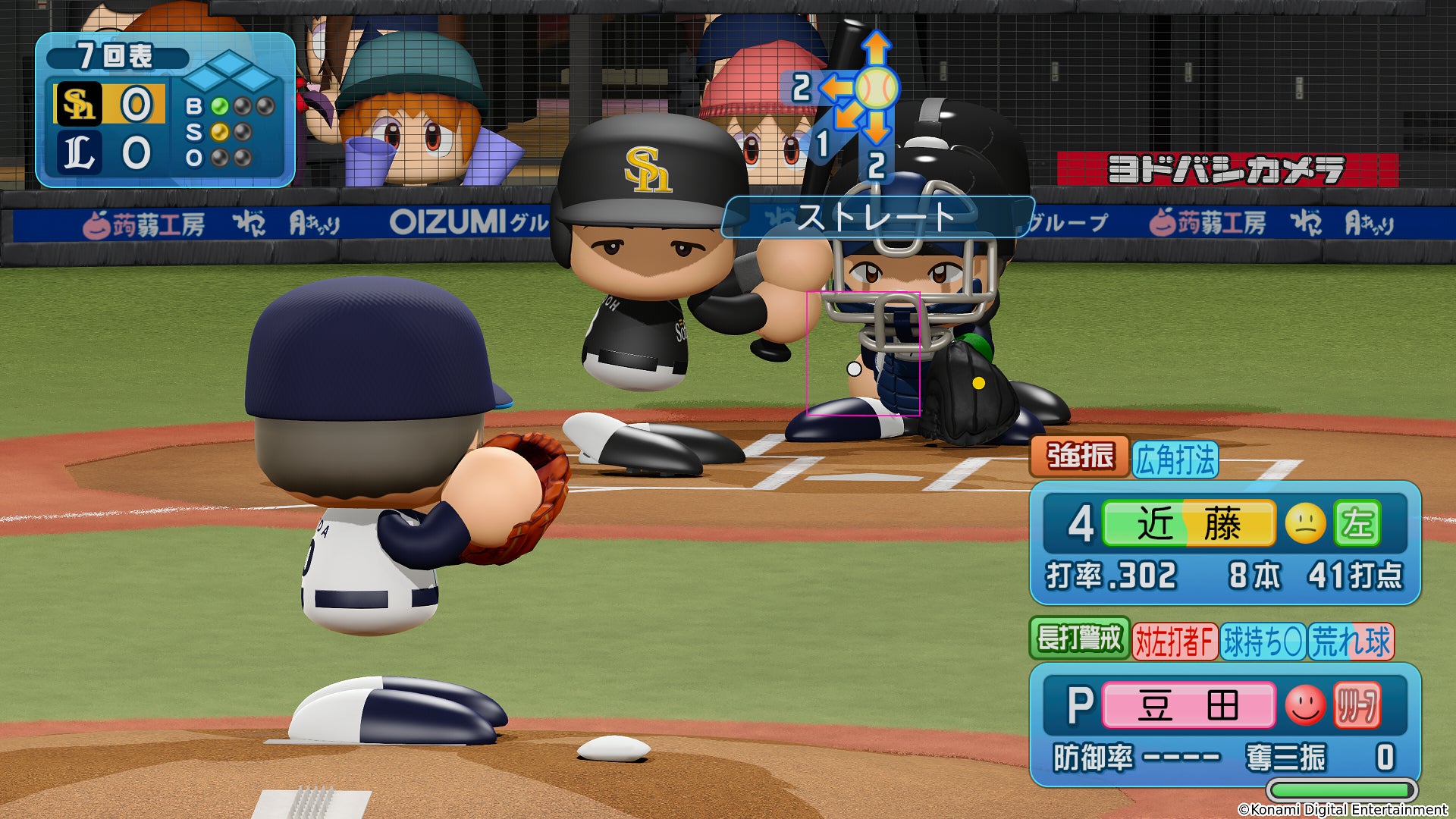
Task: Click the Lions L logo on scoreboard
Action: (x=79, y=152)
